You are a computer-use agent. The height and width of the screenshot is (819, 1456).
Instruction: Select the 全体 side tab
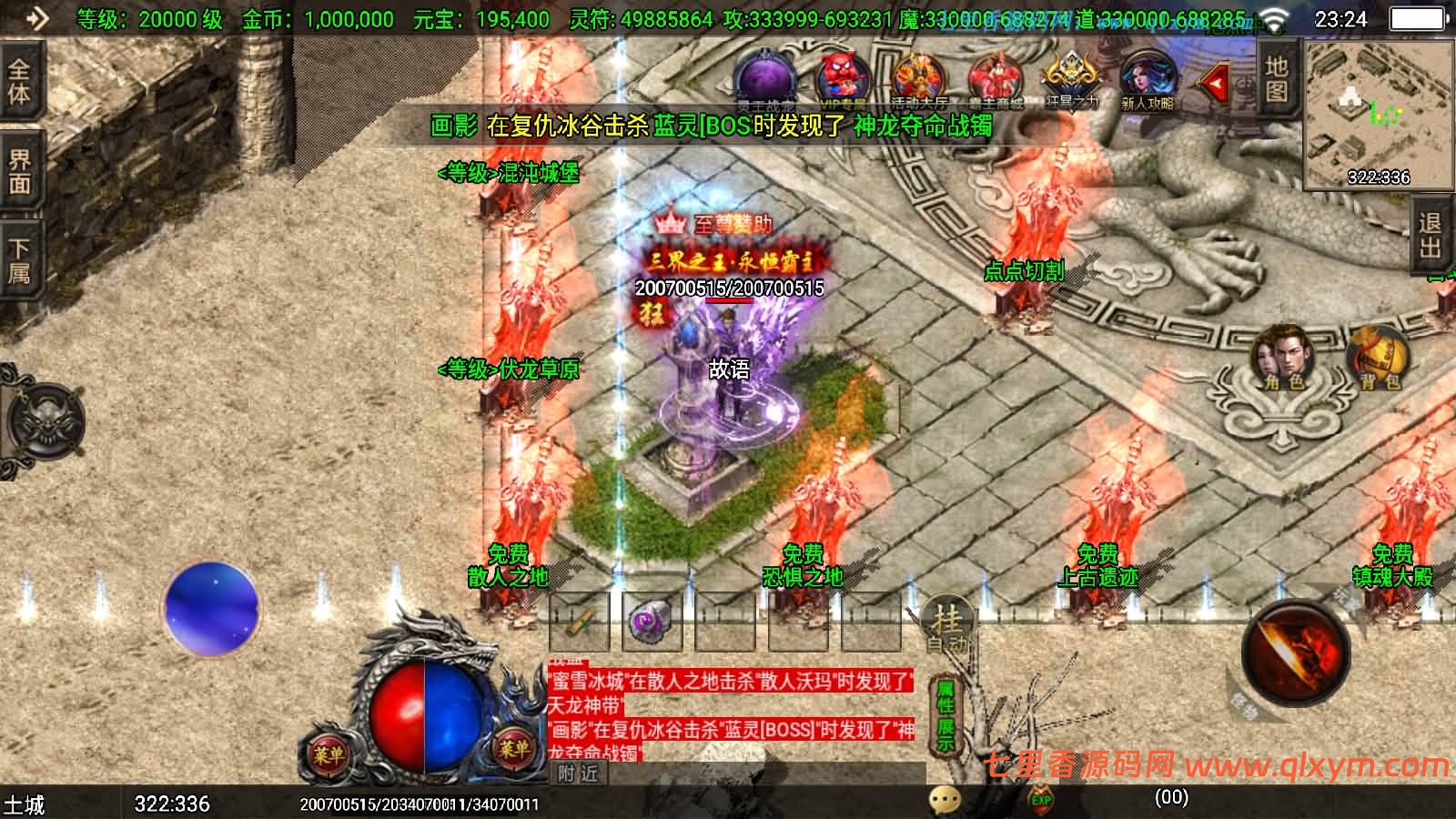coord(19,82)
